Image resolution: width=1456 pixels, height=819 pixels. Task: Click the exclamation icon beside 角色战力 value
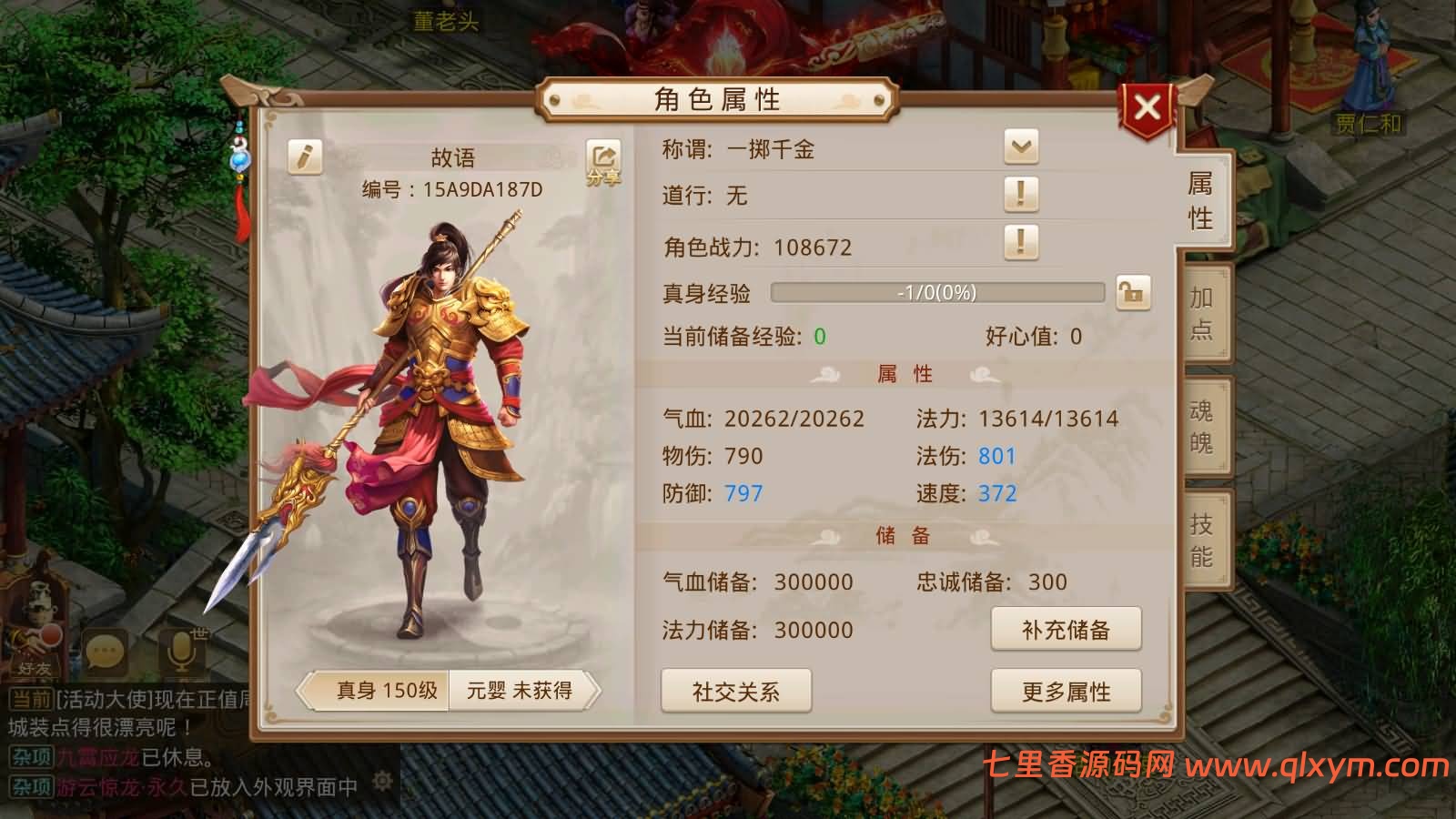click(x=1021, y=244)
